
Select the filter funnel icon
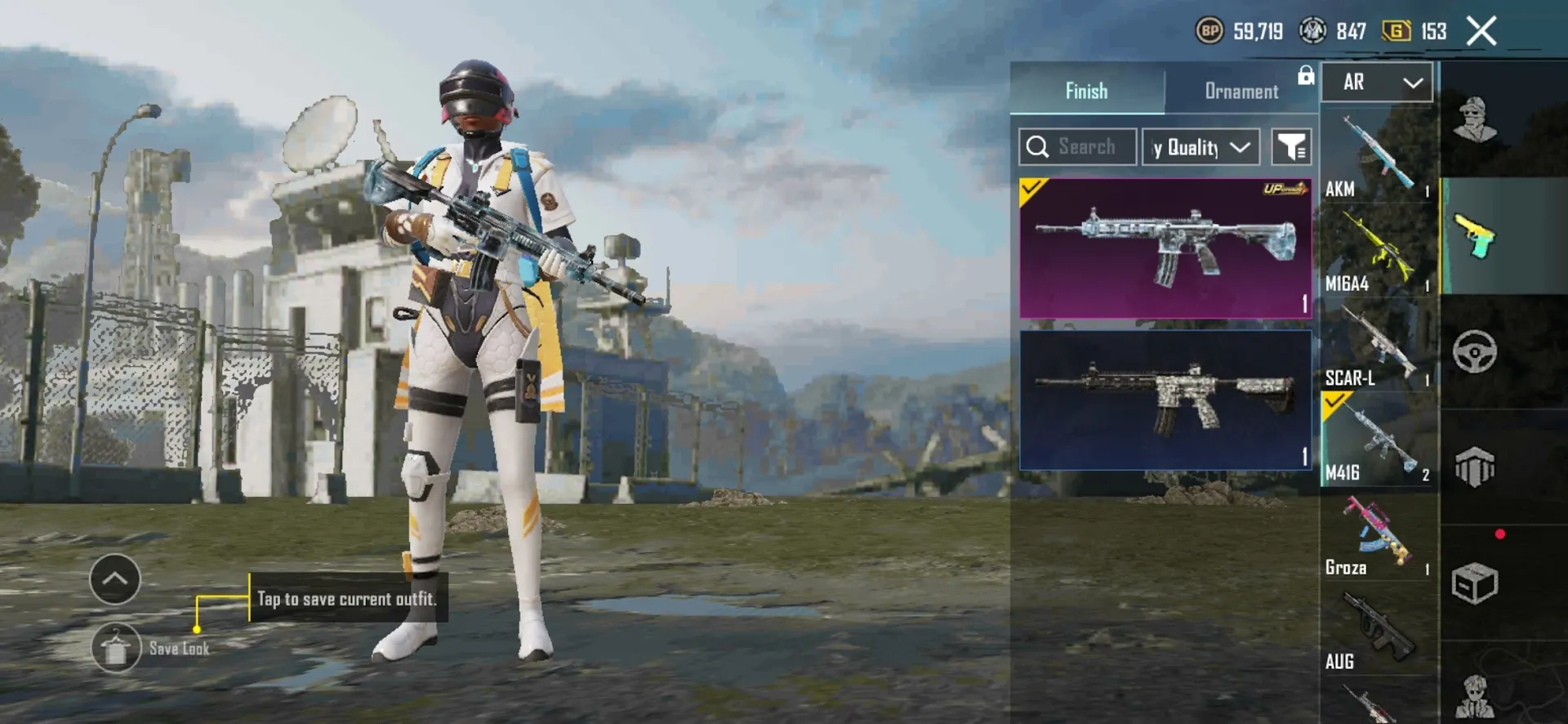point(1291,146)
